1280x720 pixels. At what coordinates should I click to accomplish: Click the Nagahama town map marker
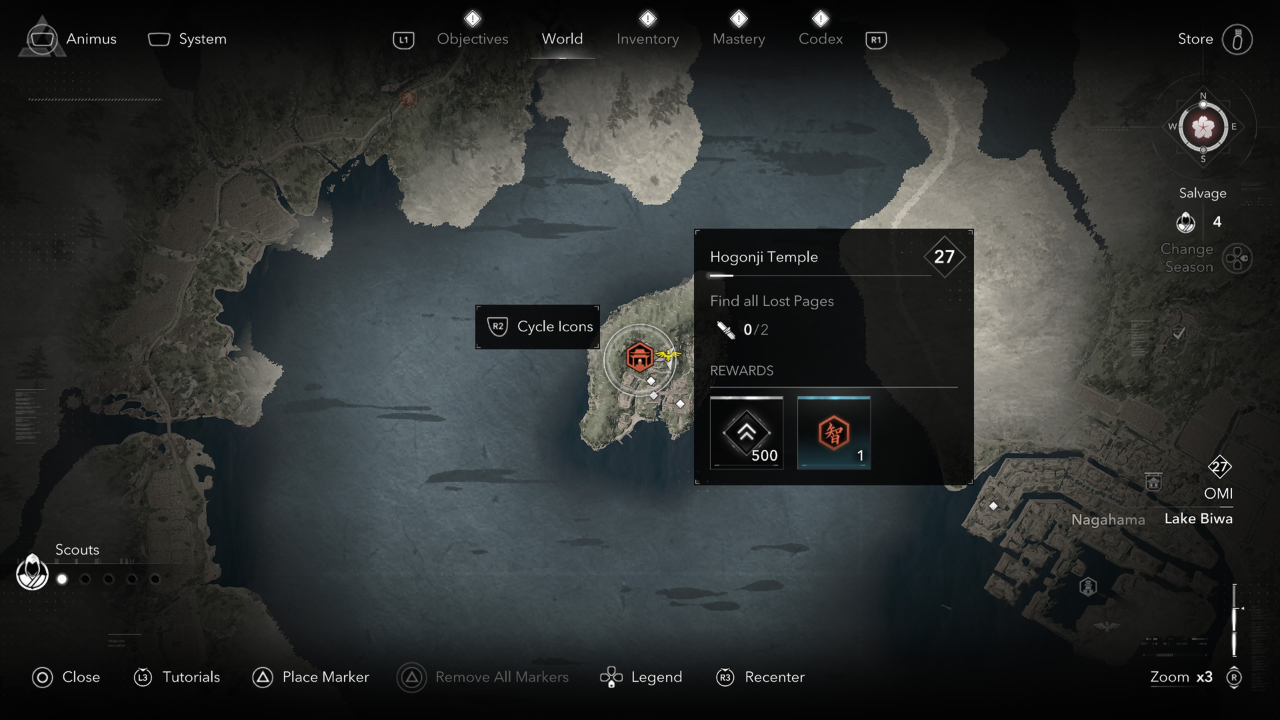click(x=1153, y=482)
